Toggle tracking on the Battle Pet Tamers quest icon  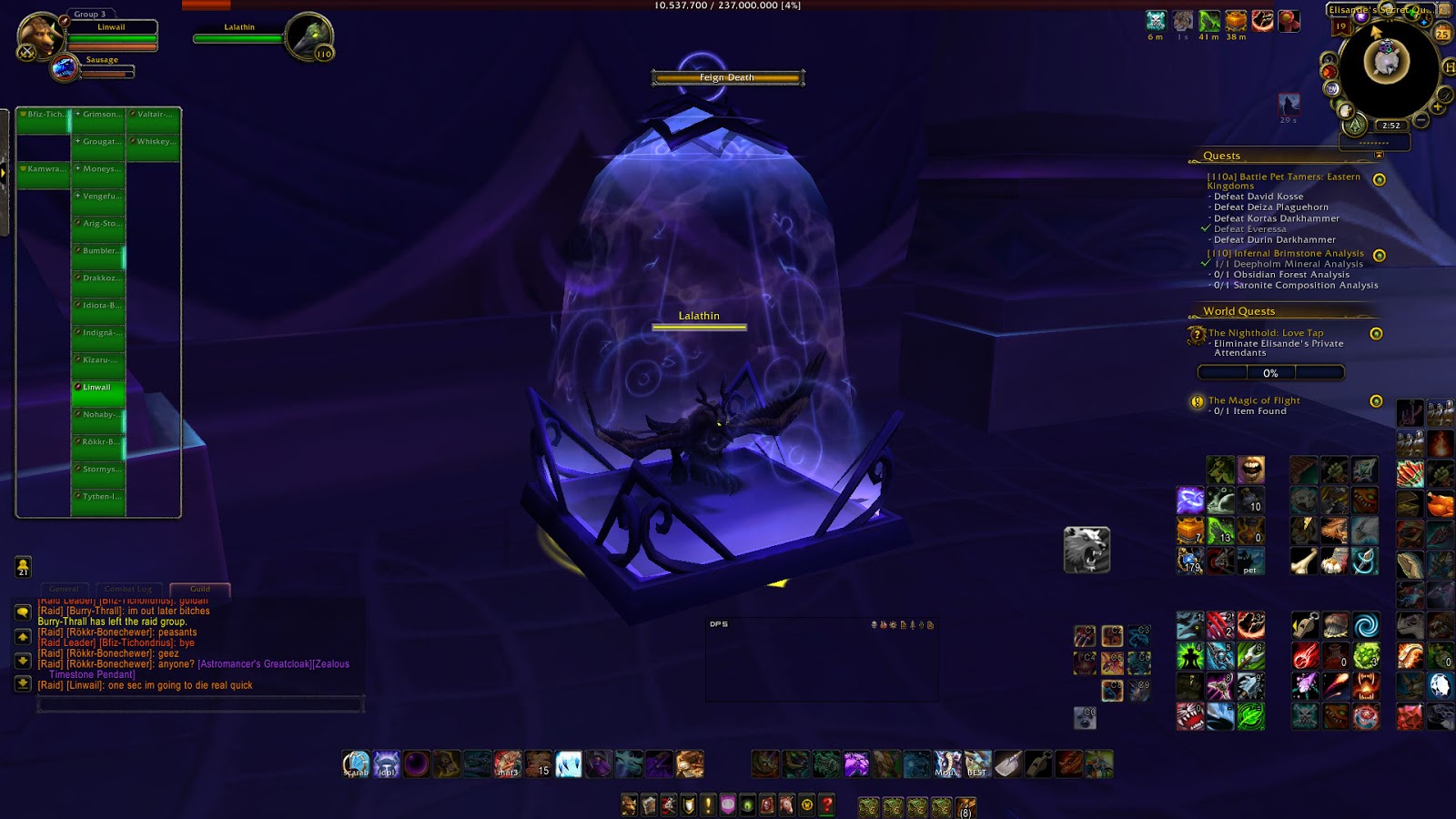coord(1380,177)
